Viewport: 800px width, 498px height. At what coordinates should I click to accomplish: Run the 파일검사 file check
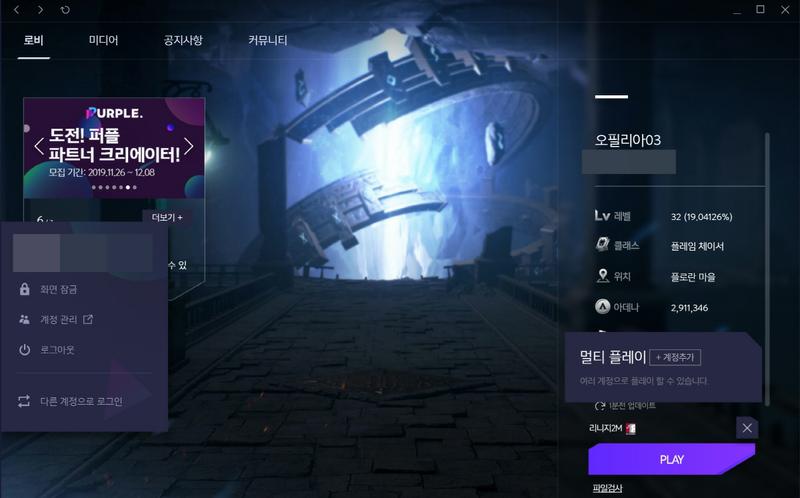pos(606,488)
